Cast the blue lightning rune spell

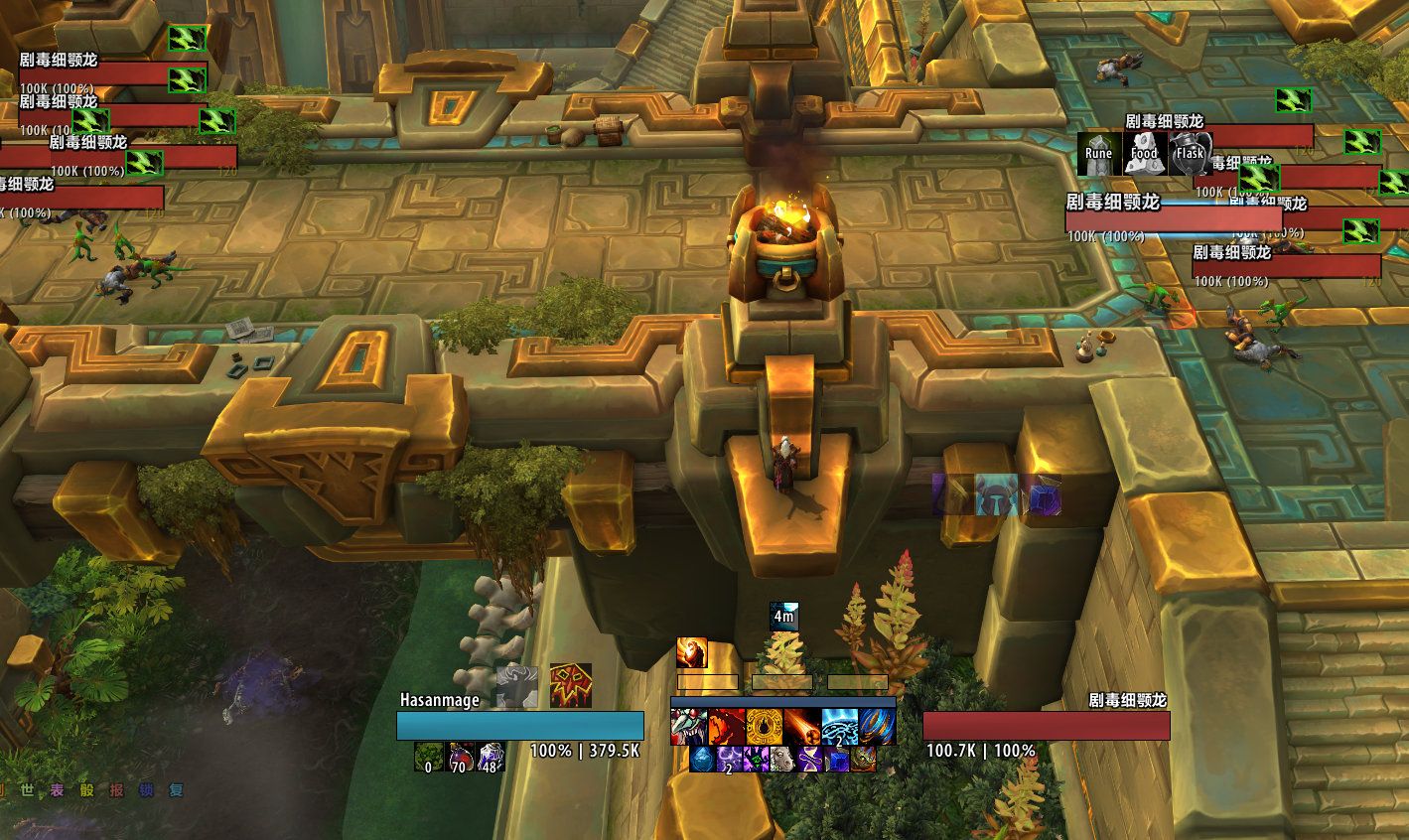840,727
